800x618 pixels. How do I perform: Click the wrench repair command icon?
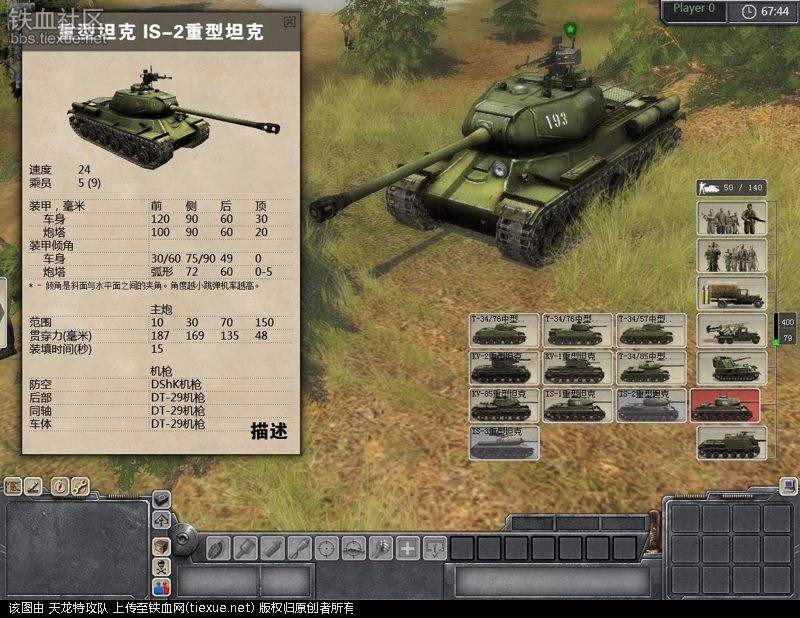(x=298, y=548)
